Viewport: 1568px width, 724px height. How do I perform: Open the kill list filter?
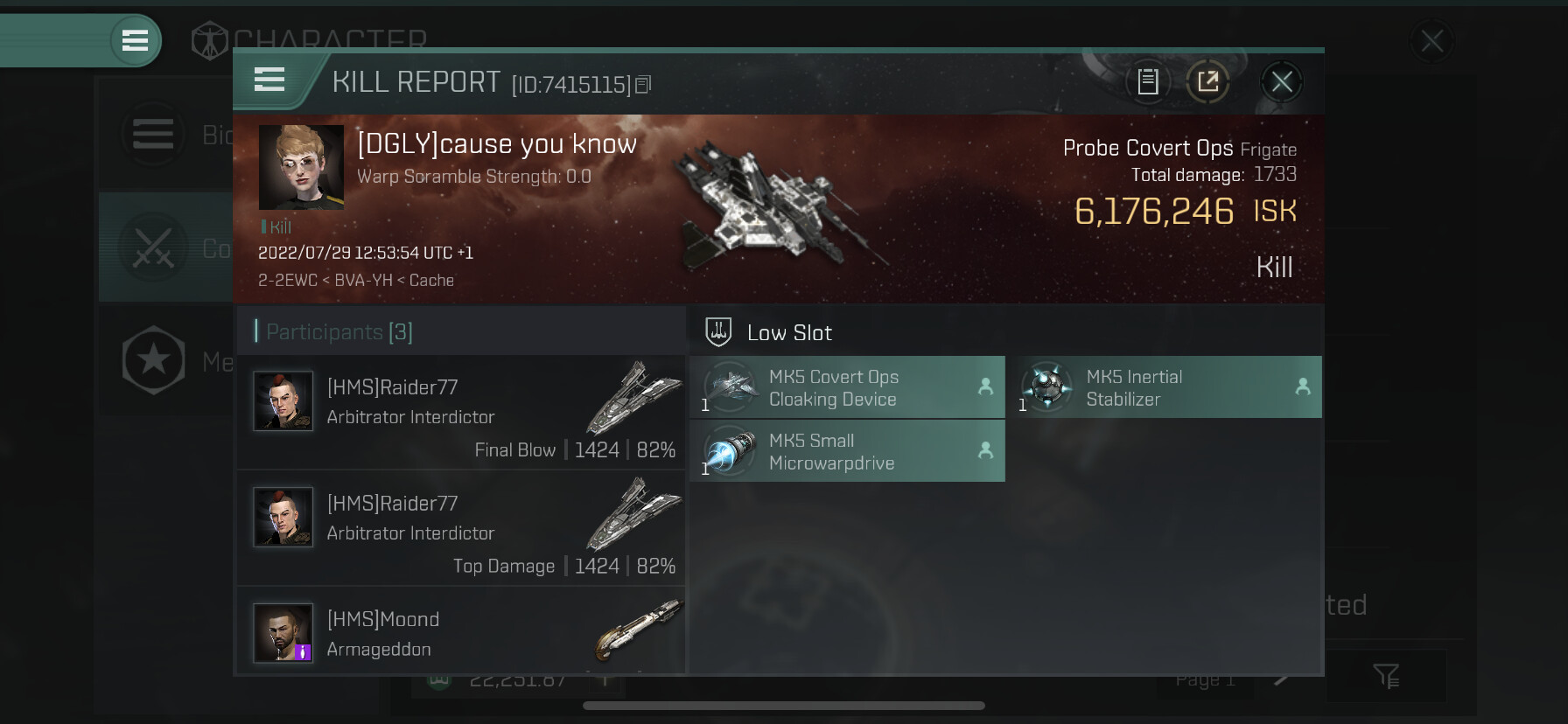click(x=1386, y=675)
